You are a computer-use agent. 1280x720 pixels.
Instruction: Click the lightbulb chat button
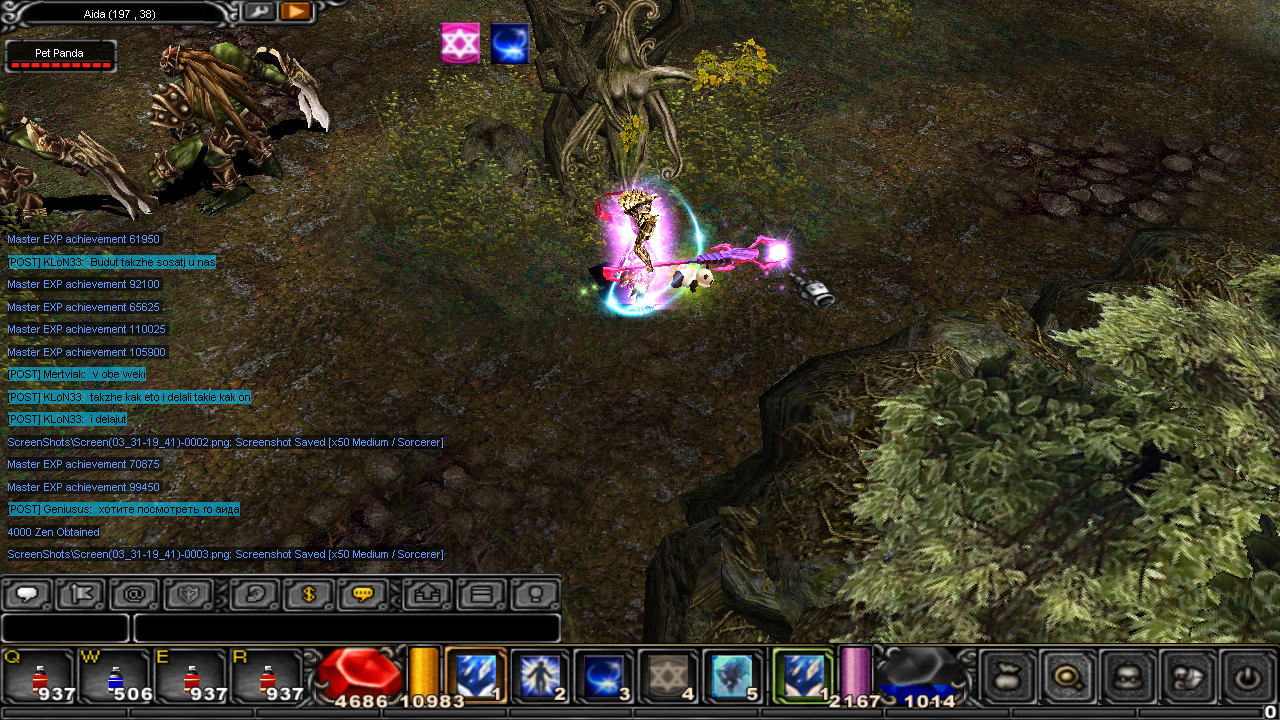pos(535,594)
